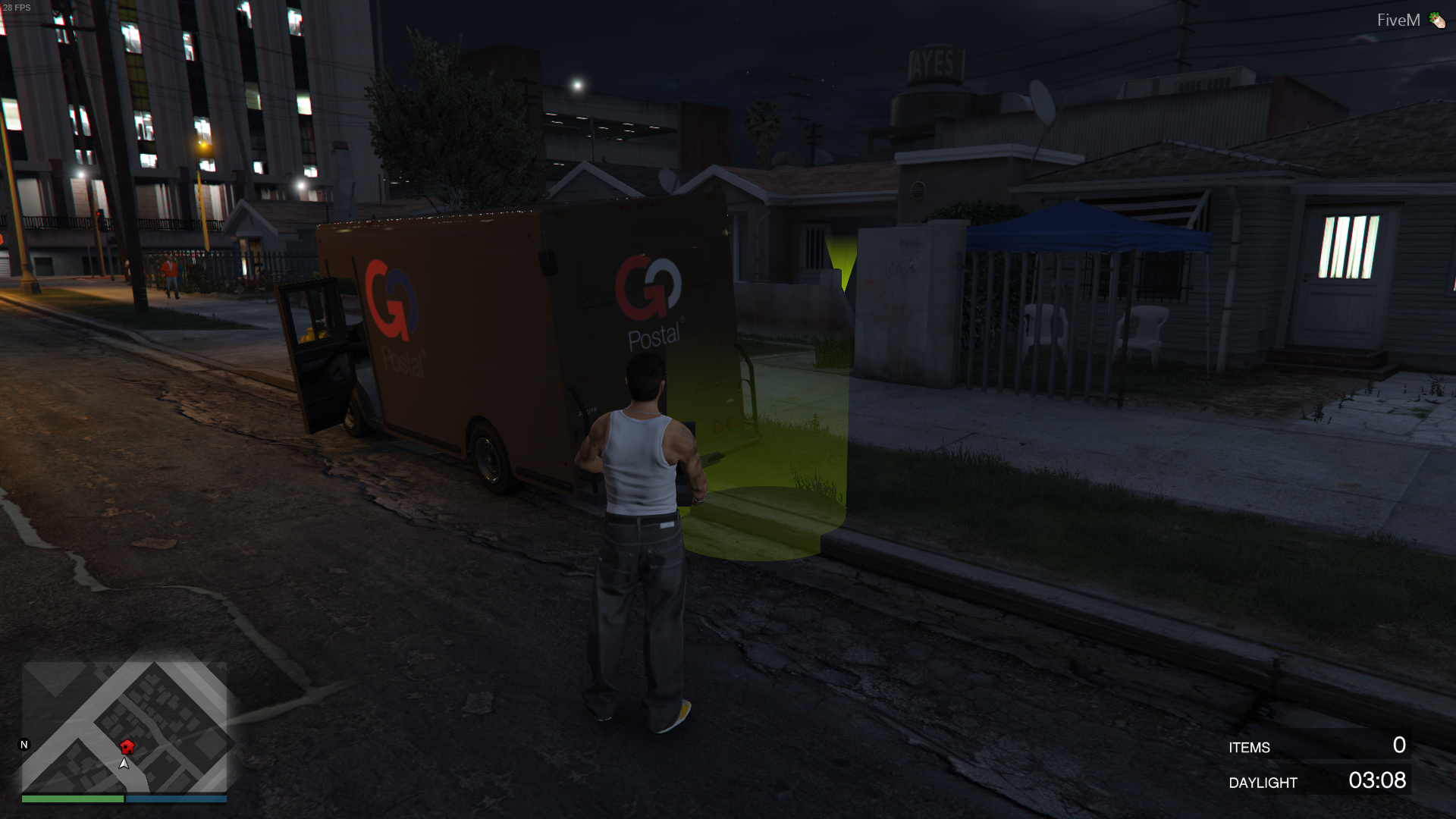Viewport: 1456px width, 819px height.
Task: Select the DAYLIGHT label in the HUD
Action: click(1263, 783)
